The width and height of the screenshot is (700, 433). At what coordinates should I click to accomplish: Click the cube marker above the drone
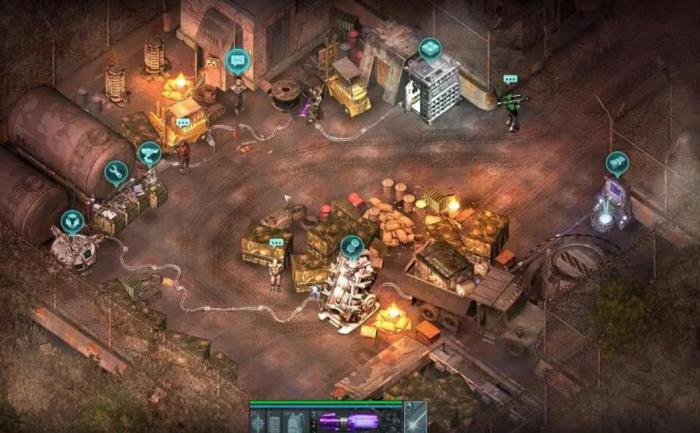[x=71, y=220]
